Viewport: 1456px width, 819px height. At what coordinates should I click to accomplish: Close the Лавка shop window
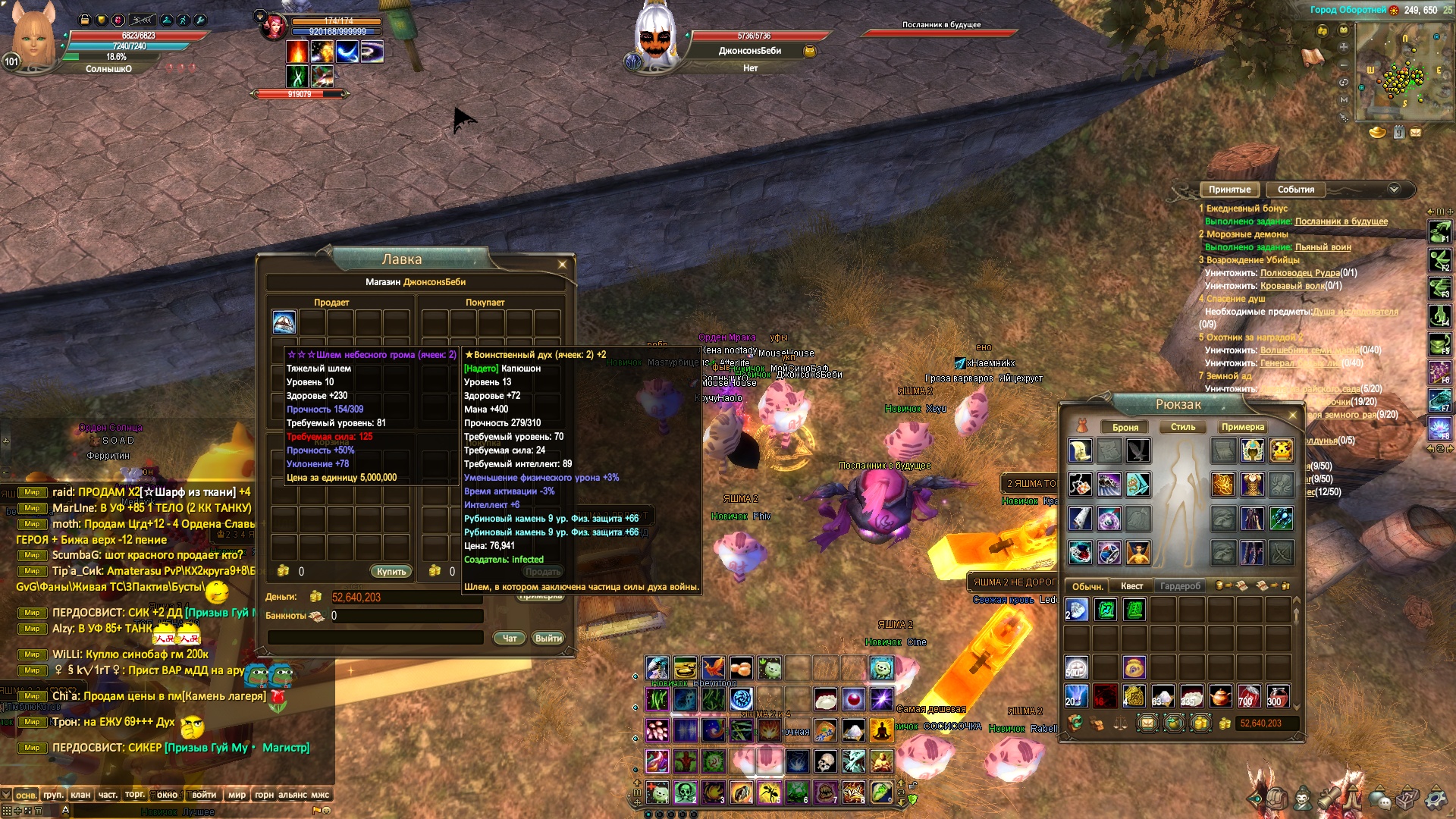tap(562, 265)
